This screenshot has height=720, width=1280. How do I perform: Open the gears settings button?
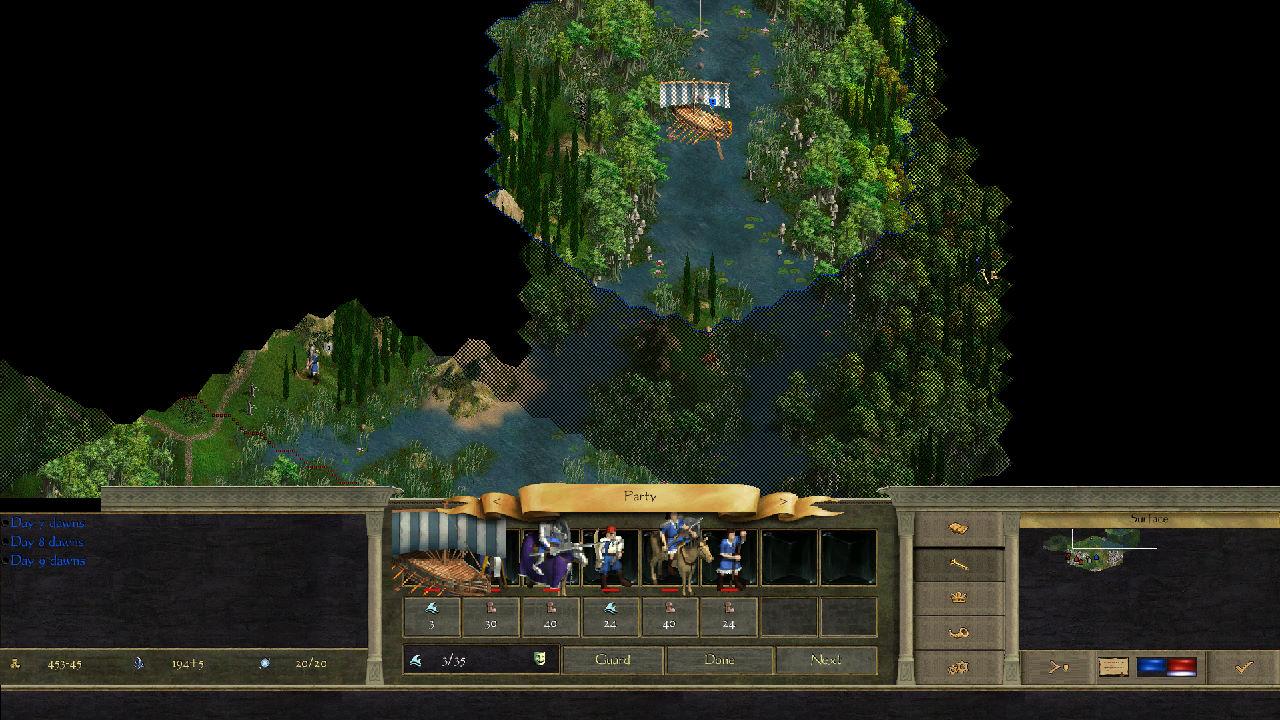(x=958, y=667)
